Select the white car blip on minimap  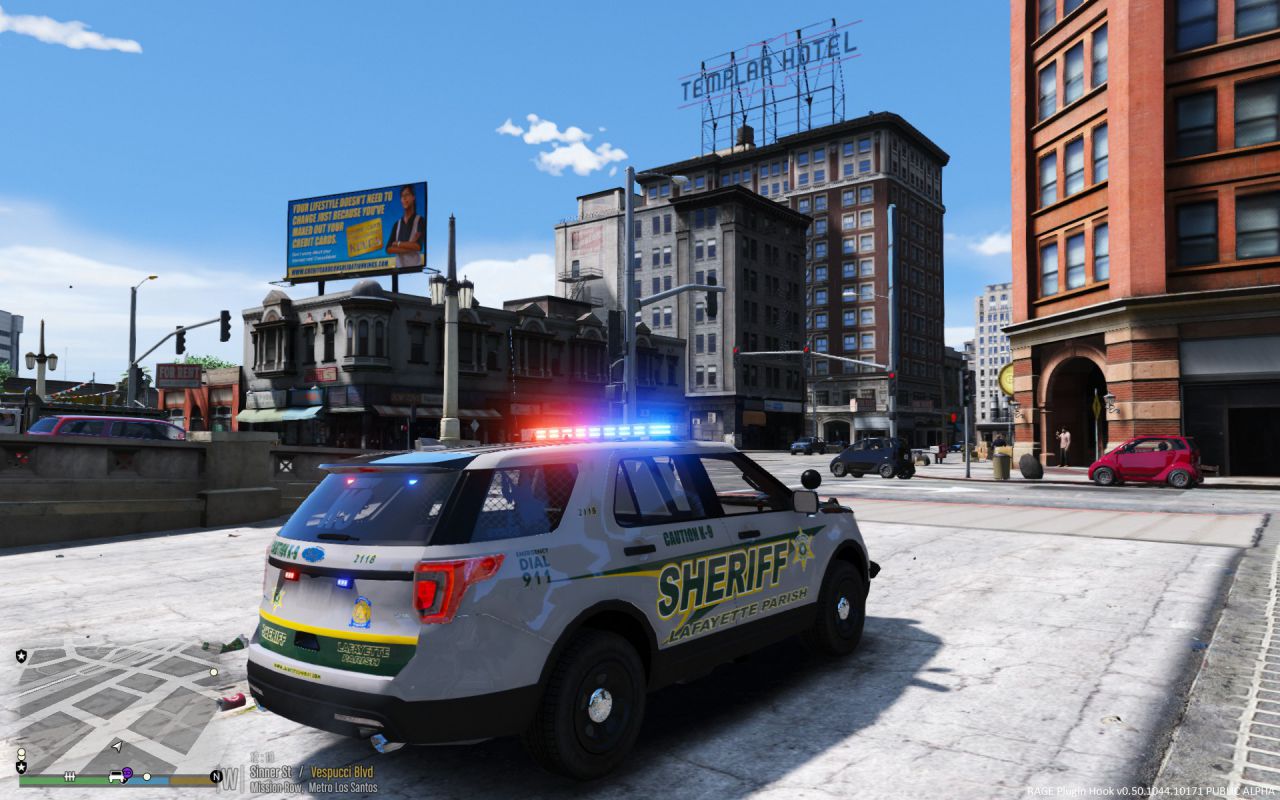click(116, 776)
